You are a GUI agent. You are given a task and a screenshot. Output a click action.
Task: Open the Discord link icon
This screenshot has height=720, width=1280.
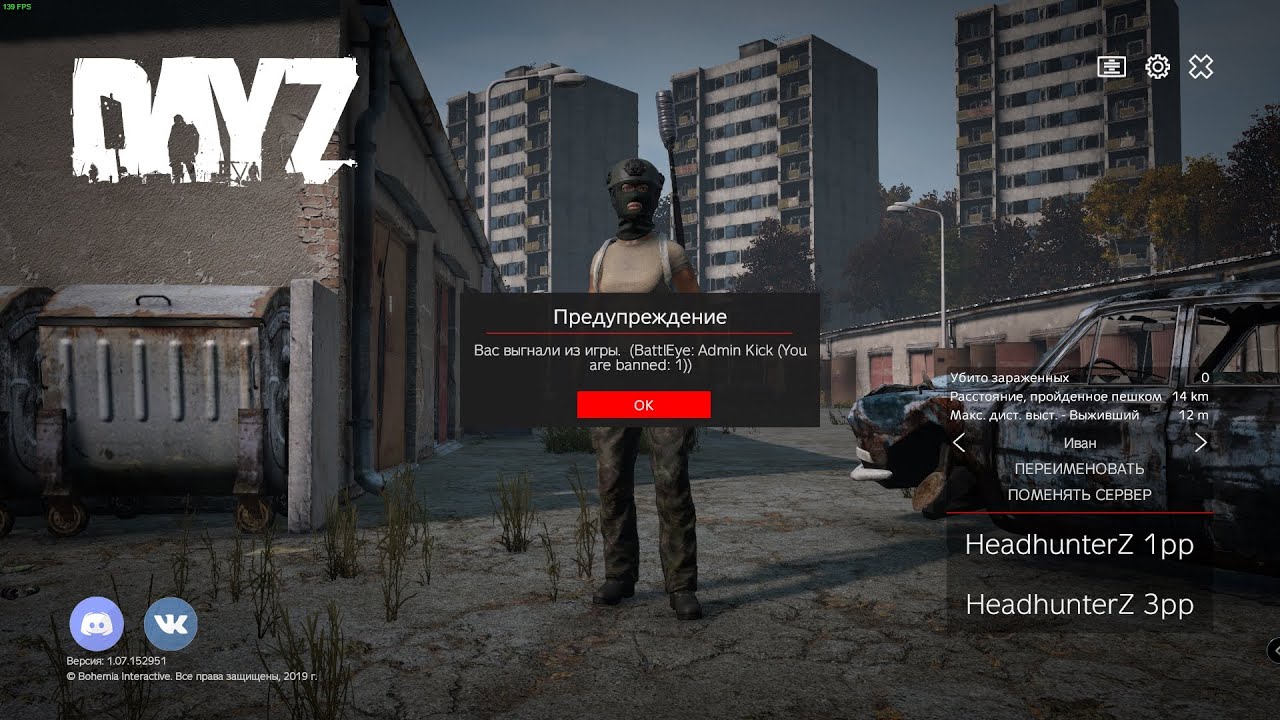click(x=96, y=625)
